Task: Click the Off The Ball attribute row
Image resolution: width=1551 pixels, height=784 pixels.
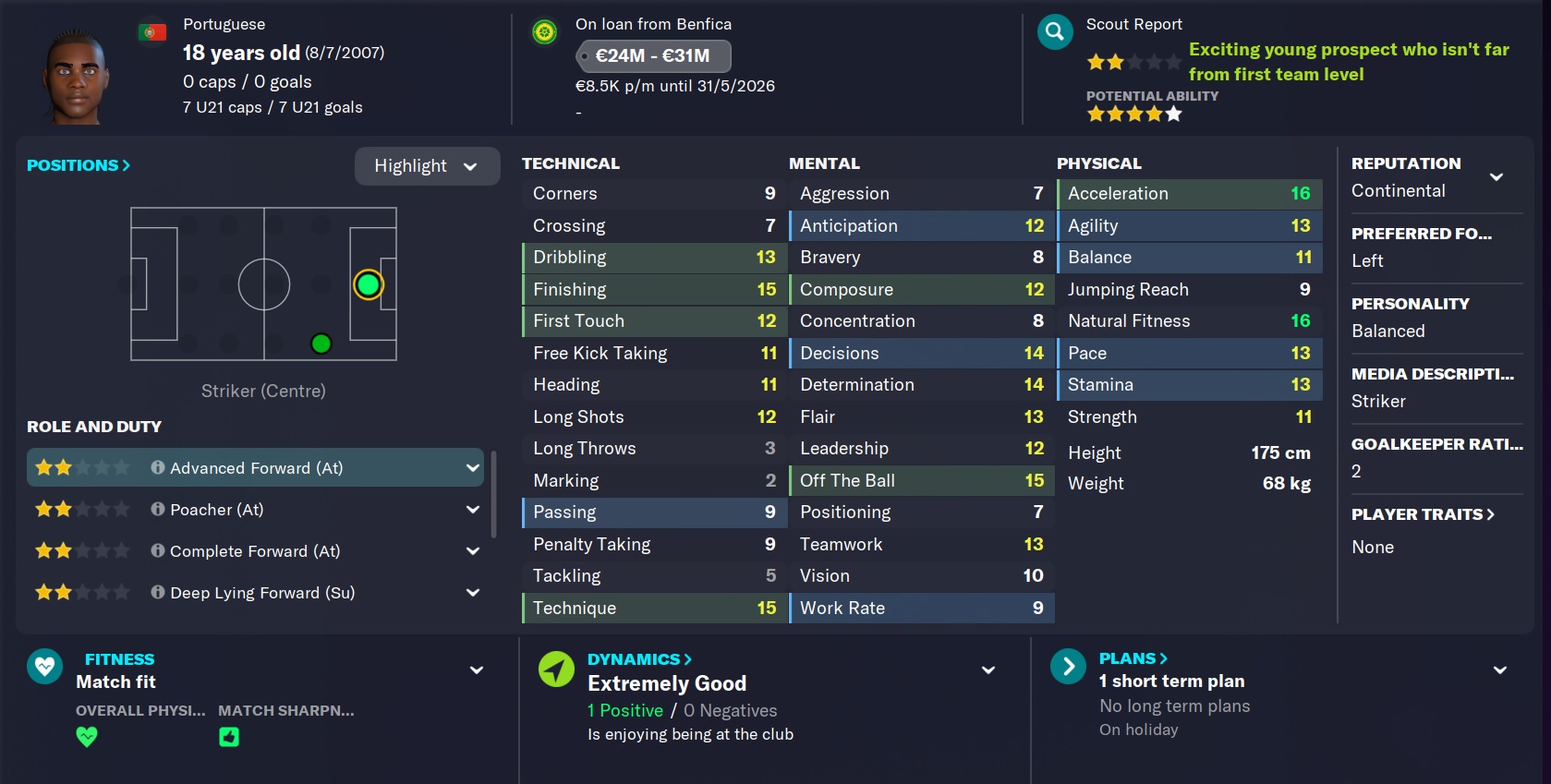Action: pyautogui.click(x=921, y=480)
